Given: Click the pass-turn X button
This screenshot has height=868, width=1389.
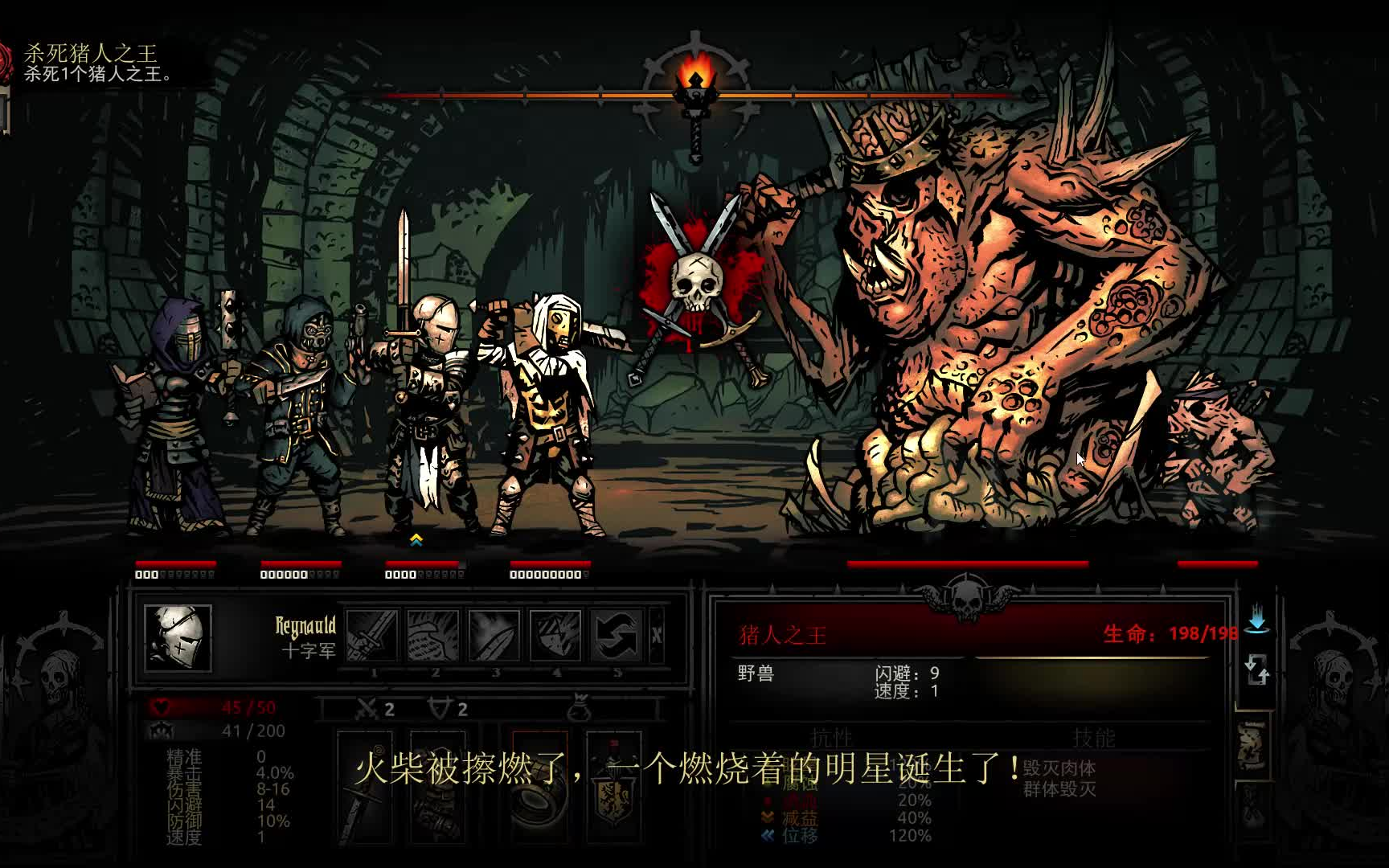Looking at the screenshot, I should (x=657, y=635).
